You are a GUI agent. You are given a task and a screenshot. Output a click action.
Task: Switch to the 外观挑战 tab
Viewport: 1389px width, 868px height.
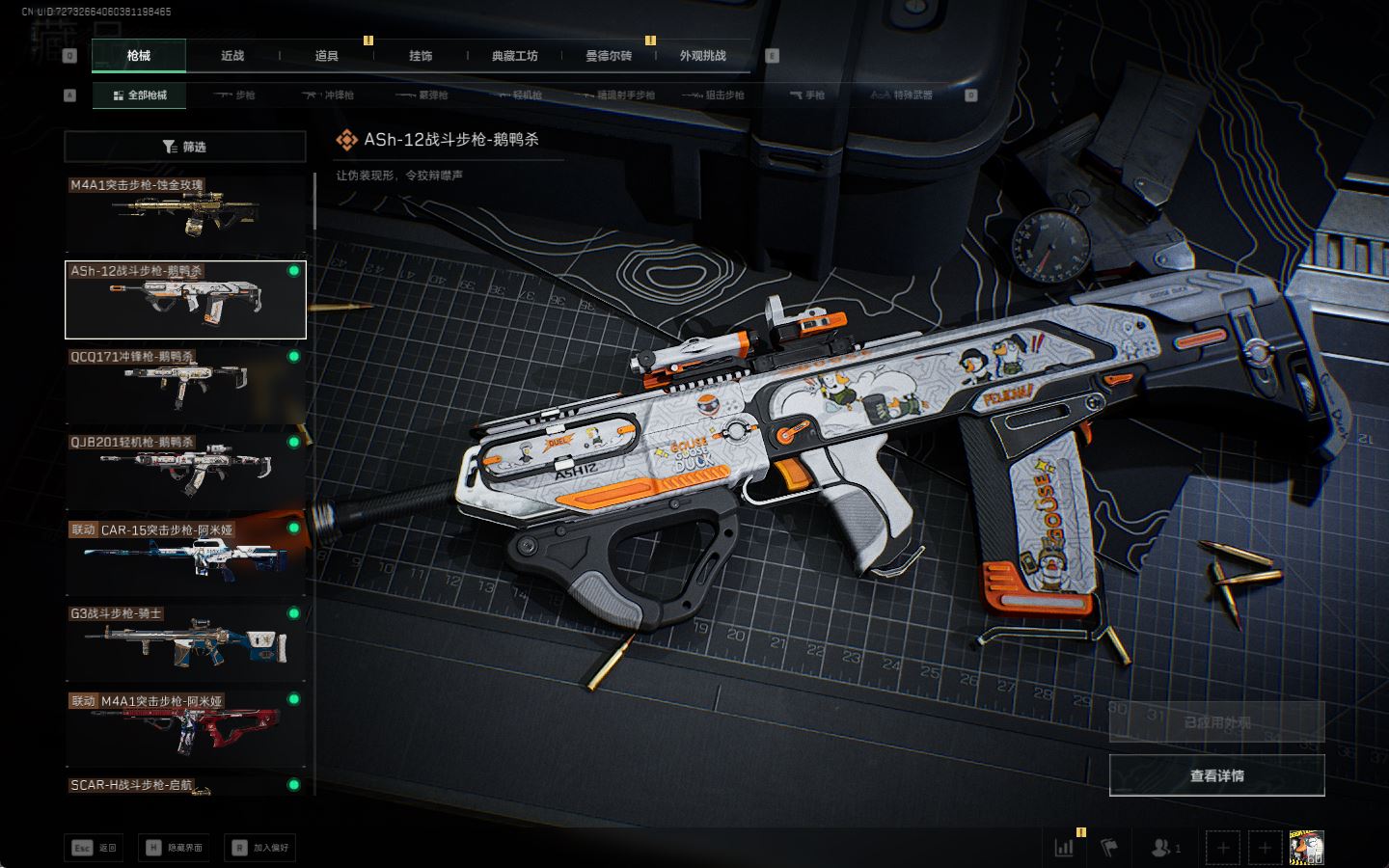(702, 56)
